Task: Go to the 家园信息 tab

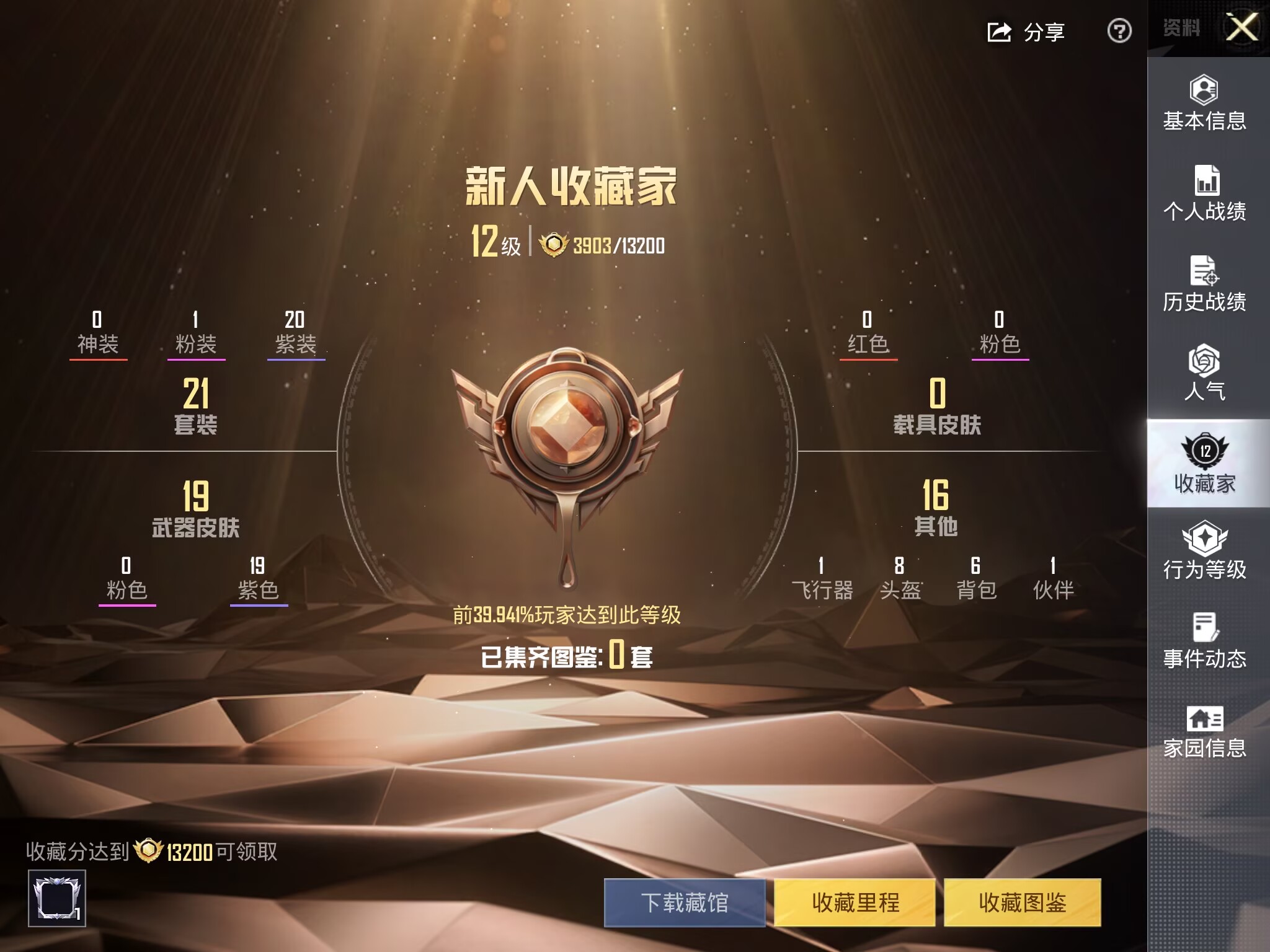Action: [1204, 731]
